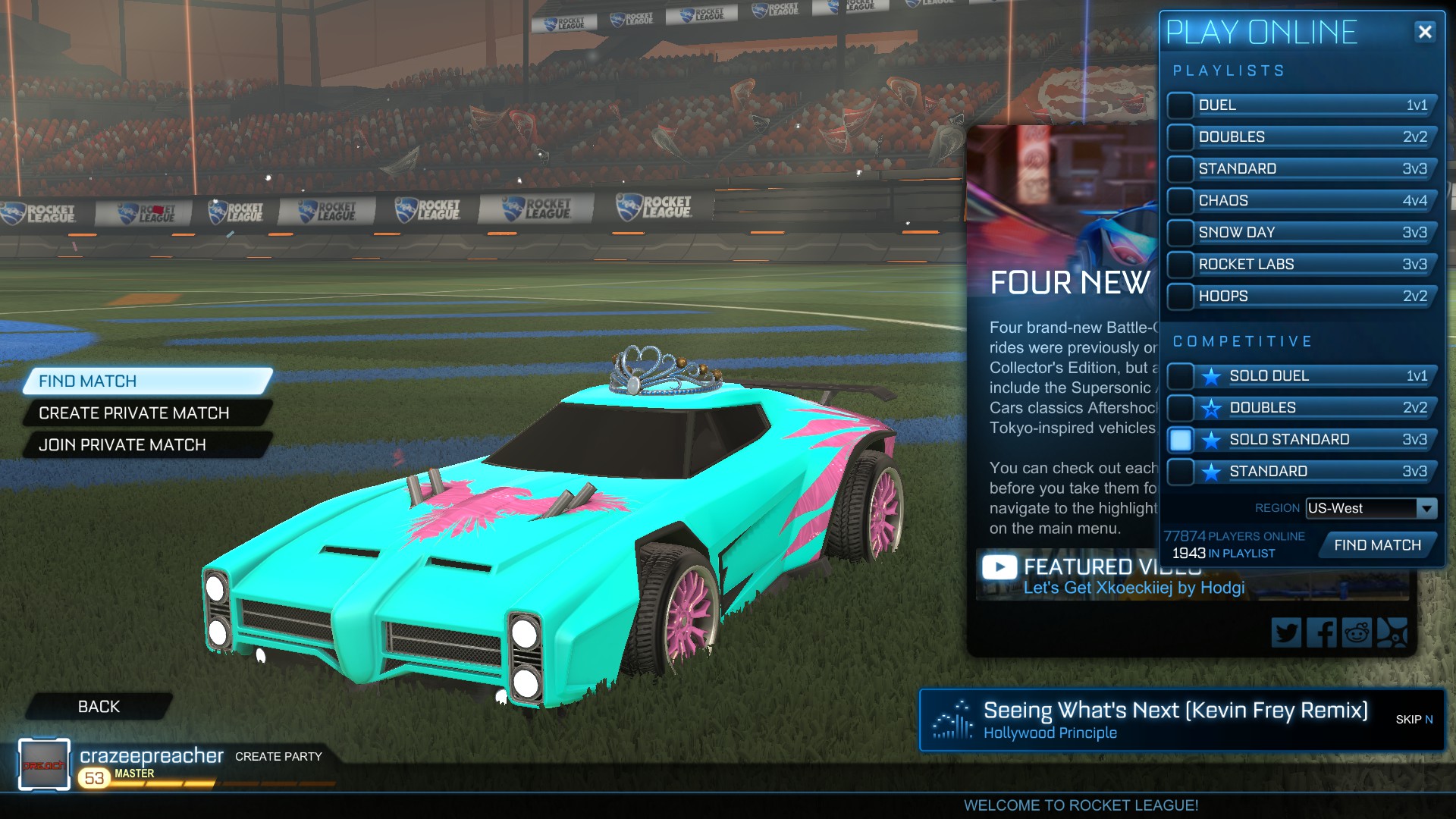
Task: Open the US-West region dropdown
Action: [1370, 509]
